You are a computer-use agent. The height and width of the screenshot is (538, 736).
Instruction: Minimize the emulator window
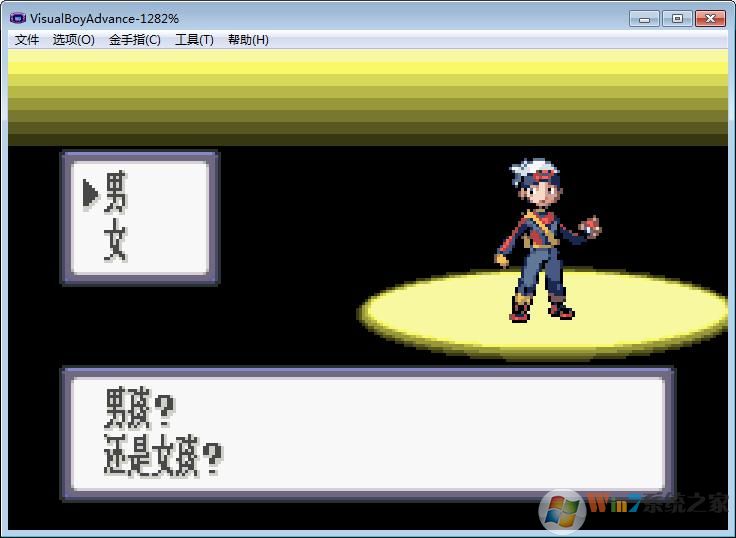pos(645,18)
